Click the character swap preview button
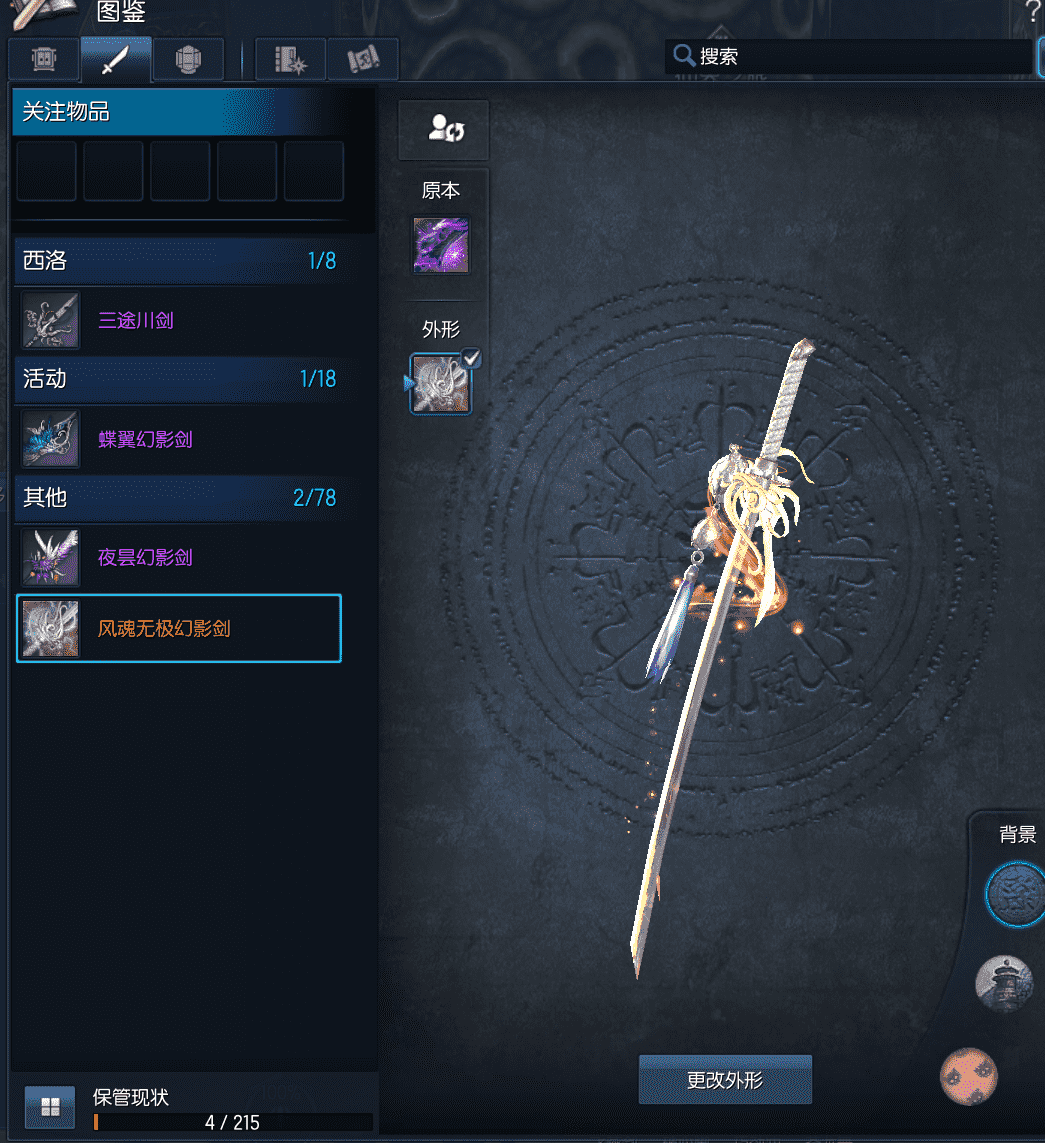This screenshot has width=1045, height=1143. click(x=444, y=129)
